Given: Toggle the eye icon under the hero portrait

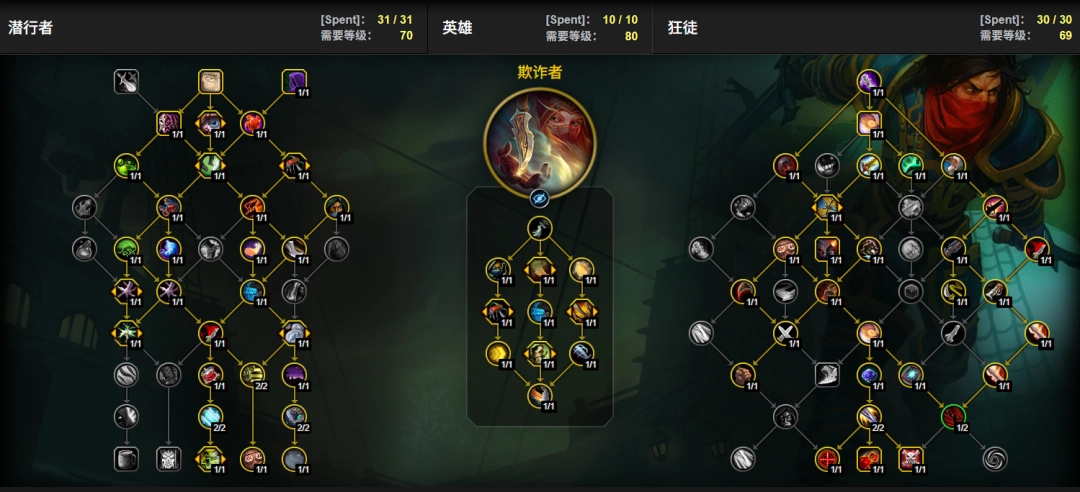Looking at the screenshot, I should click(x=539, y=198).
